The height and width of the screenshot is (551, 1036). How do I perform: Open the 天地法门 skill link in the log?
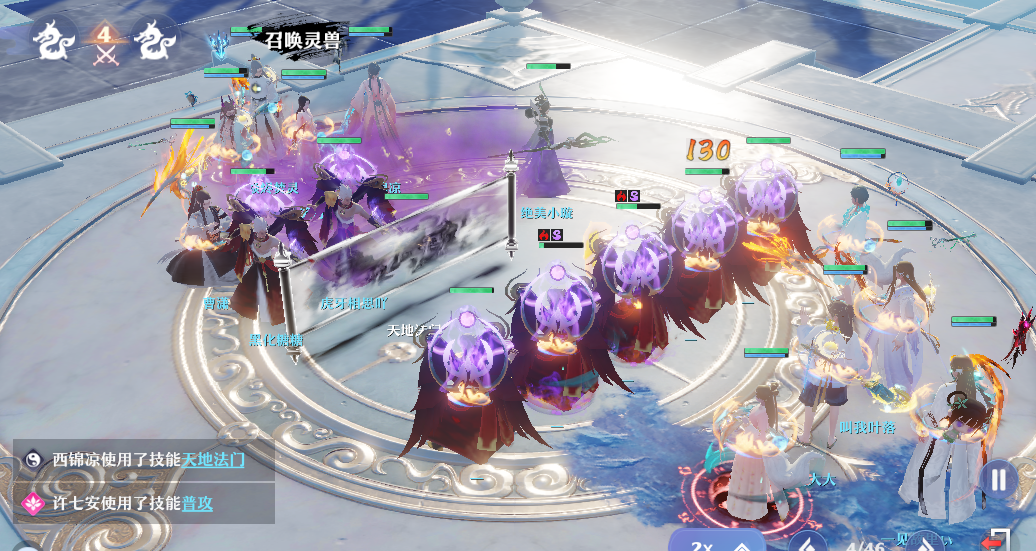[x=213, y=460]
